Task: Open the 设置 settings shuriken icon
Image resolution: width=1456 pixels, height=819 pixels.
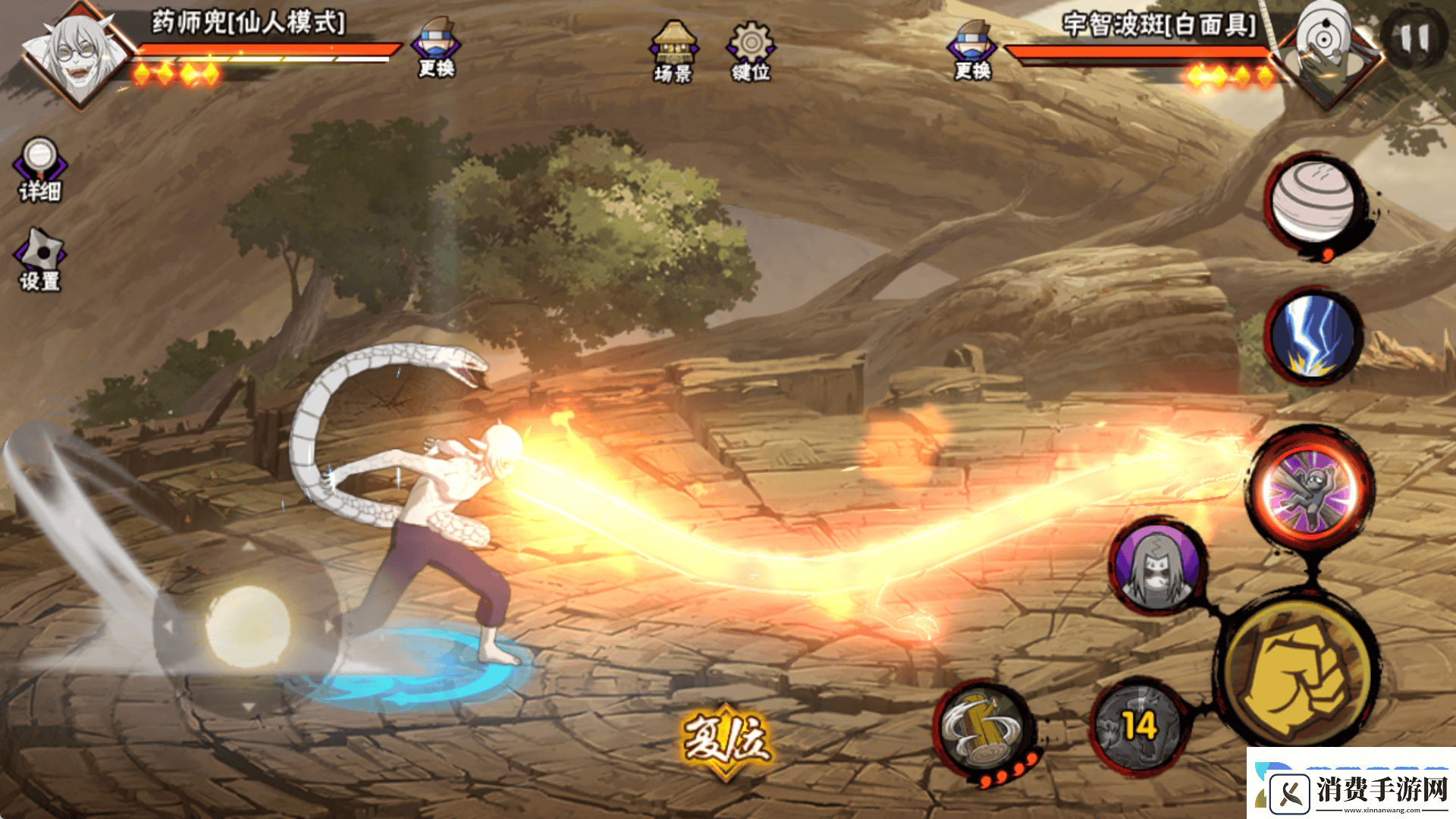Action: (39, 260)
